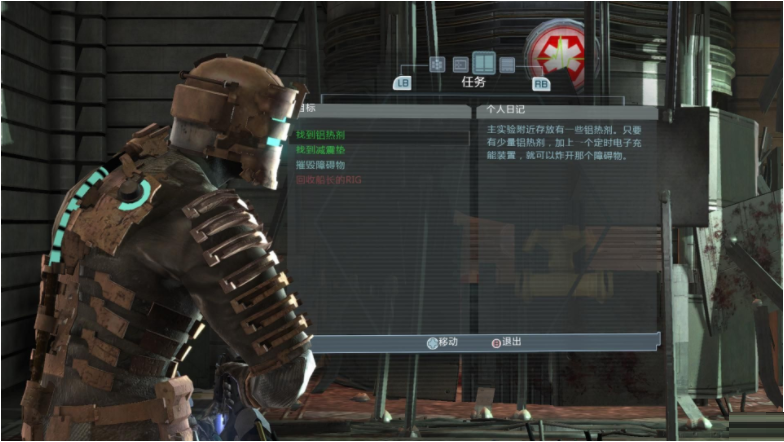Choose the 摧毁障碍物 objective
This screenshot has height=442, width=784.
click(320, 164)
